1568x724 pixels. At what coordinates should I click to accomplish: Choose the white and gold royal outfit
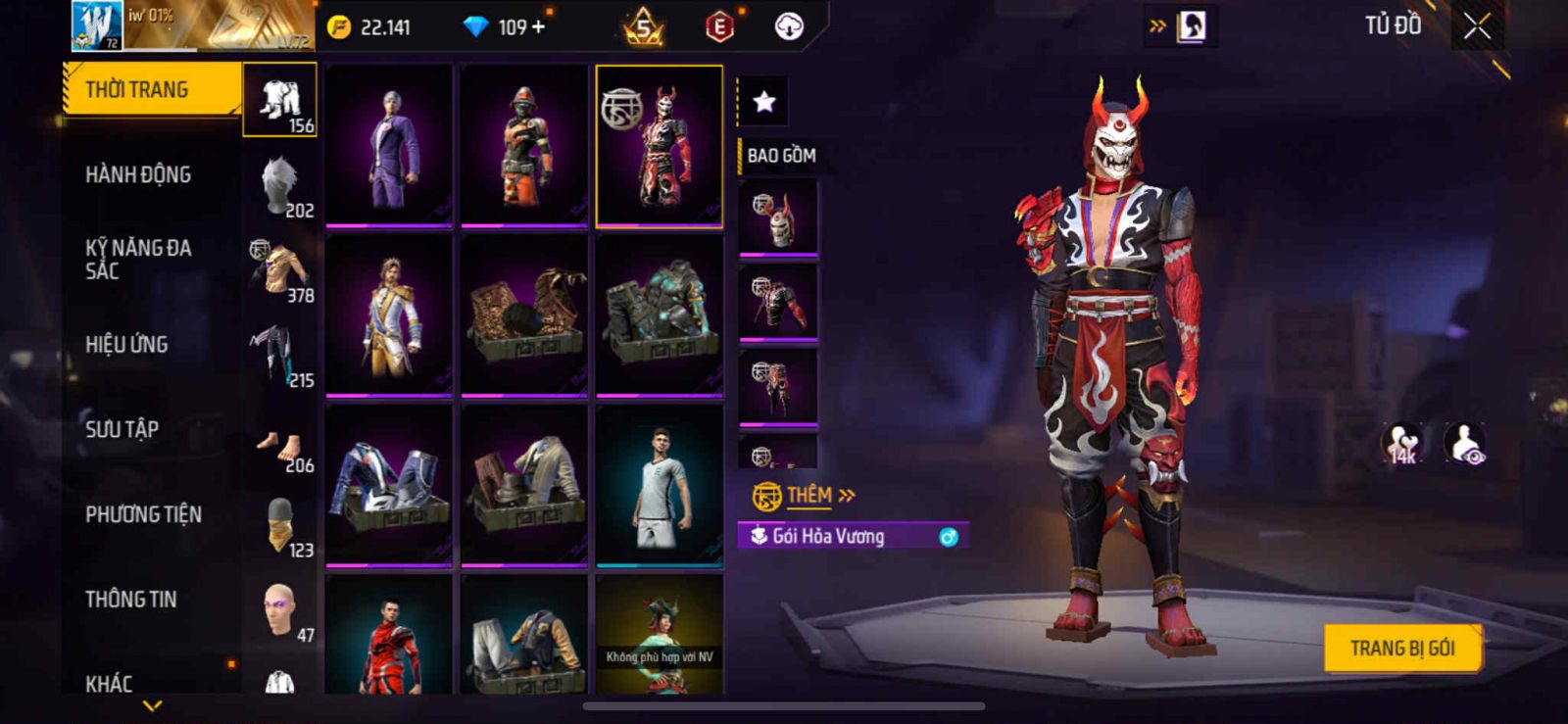click(389, 315)
